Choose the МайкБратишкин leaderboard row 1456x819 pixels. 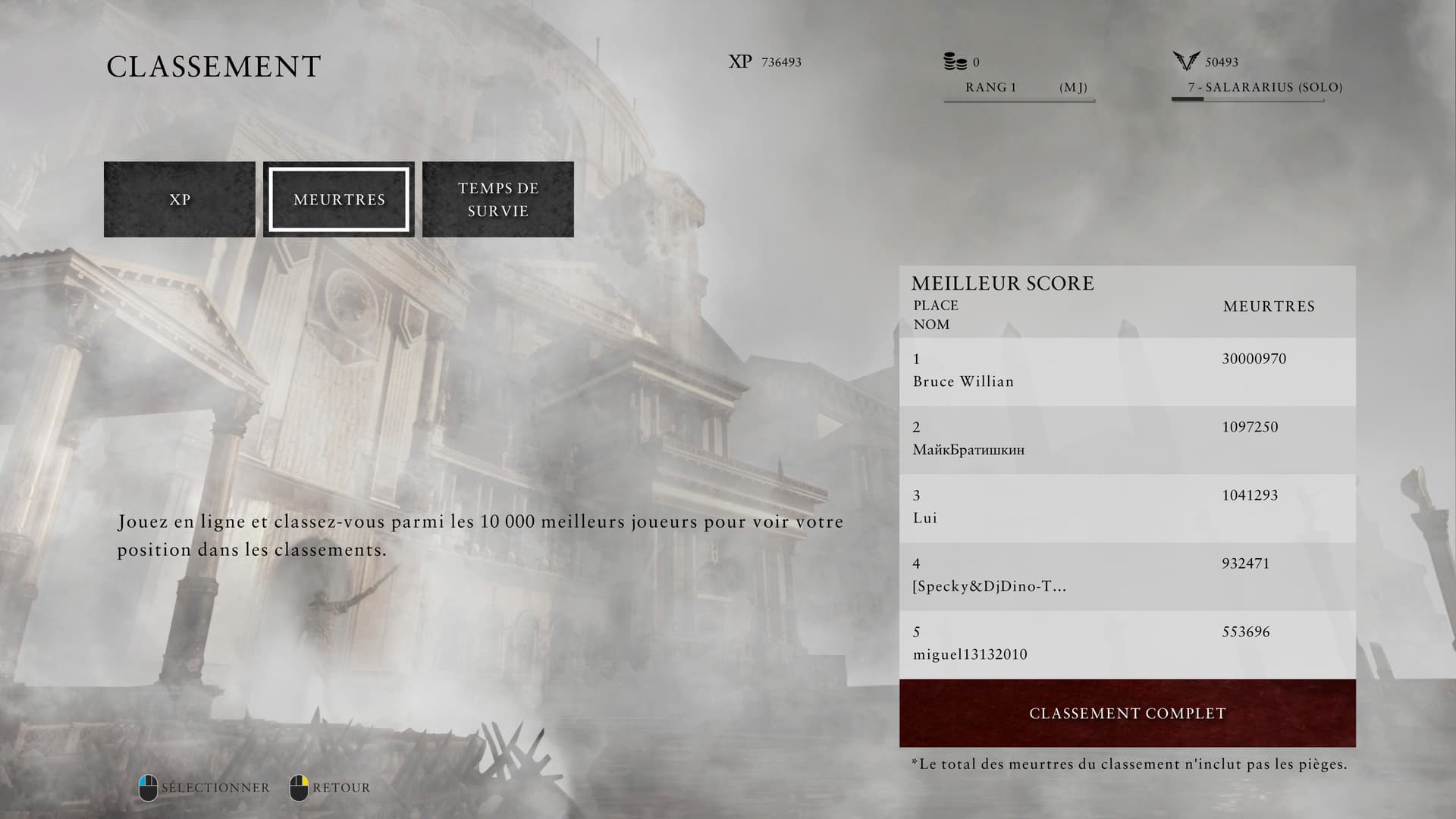[1127, 439]
